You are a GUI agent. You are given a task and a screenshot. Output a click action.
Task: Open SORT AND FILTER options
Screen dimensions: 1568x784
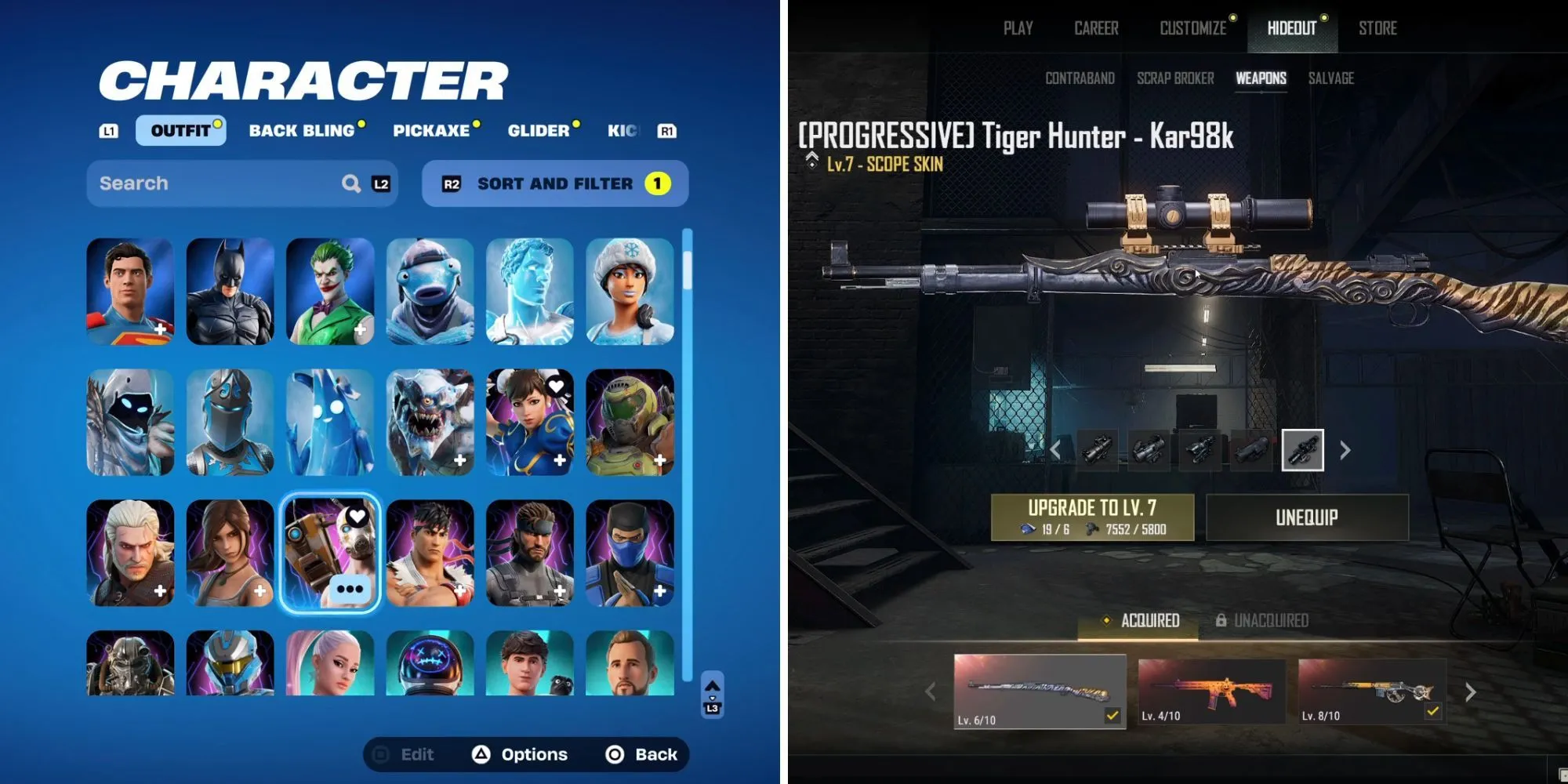[x=553, y=183]
